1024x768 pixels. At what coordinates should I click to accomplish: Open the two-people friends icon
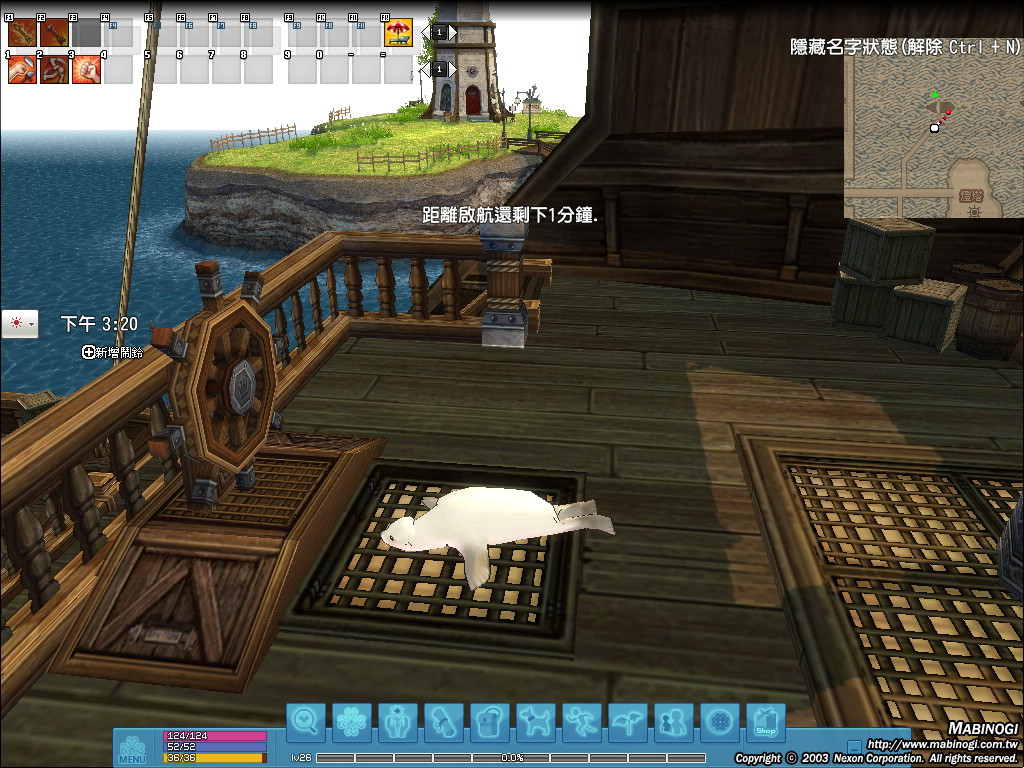click(674, 721)
